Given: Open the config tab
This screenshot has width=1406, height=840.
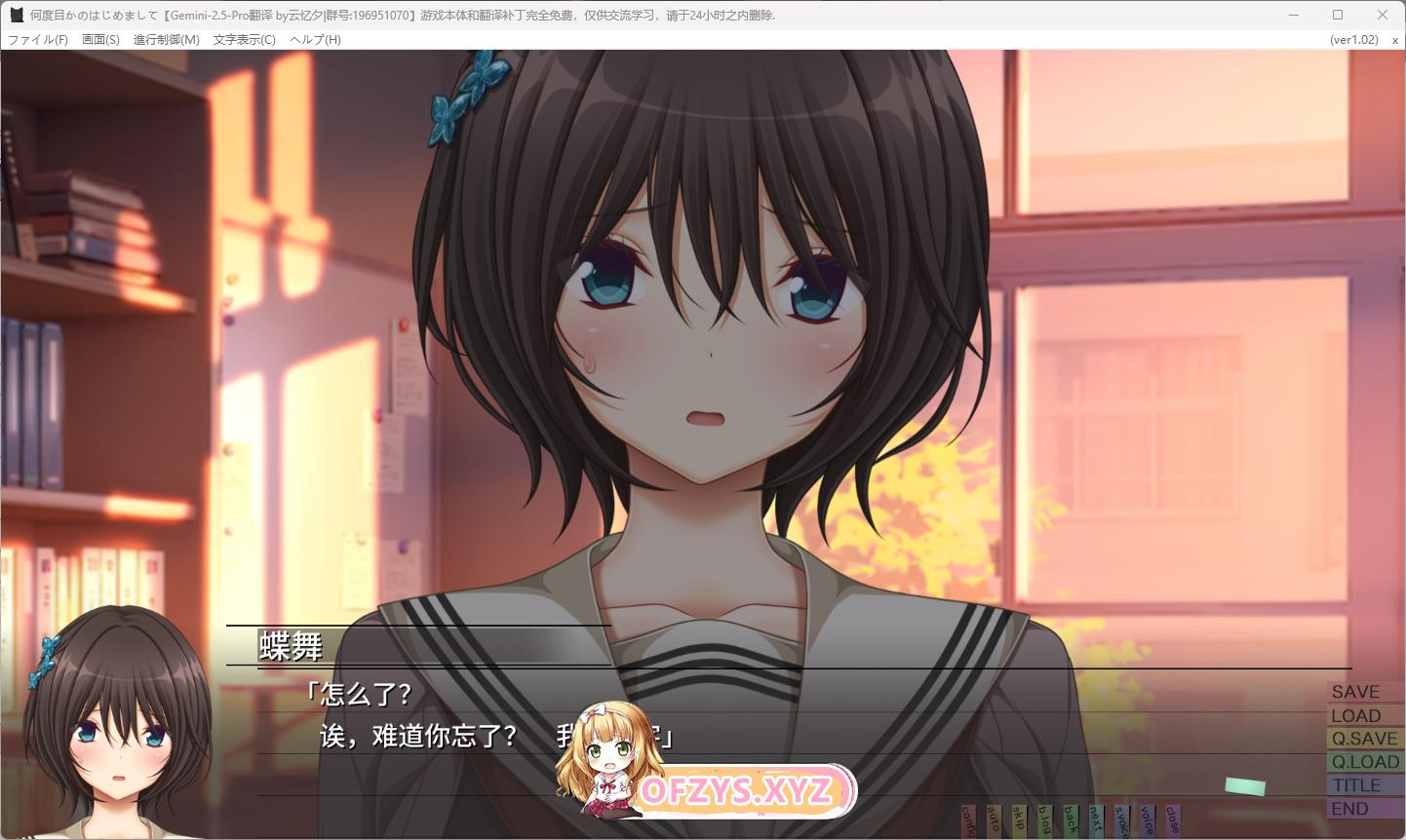Looking at the screenshot, I should click(x=968, y=821).
